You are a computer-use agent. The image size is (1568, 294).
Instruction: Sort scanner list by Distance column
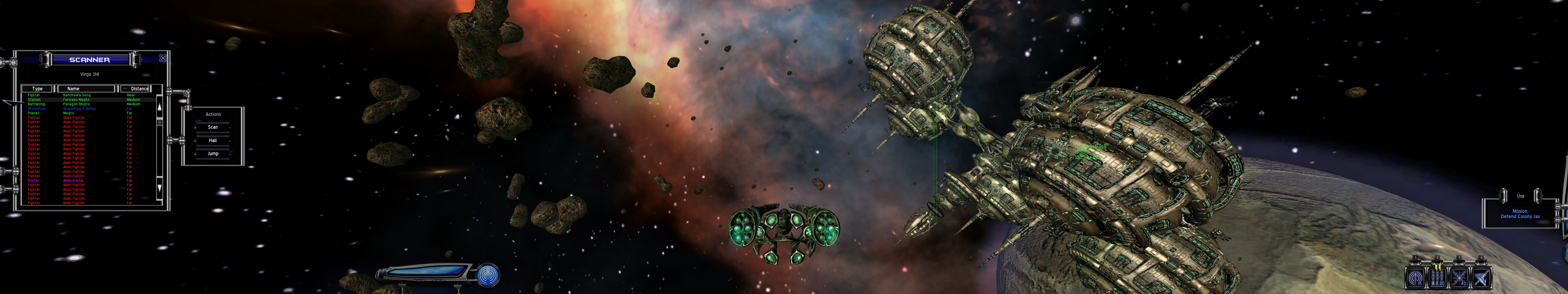(x=139, y=89)
